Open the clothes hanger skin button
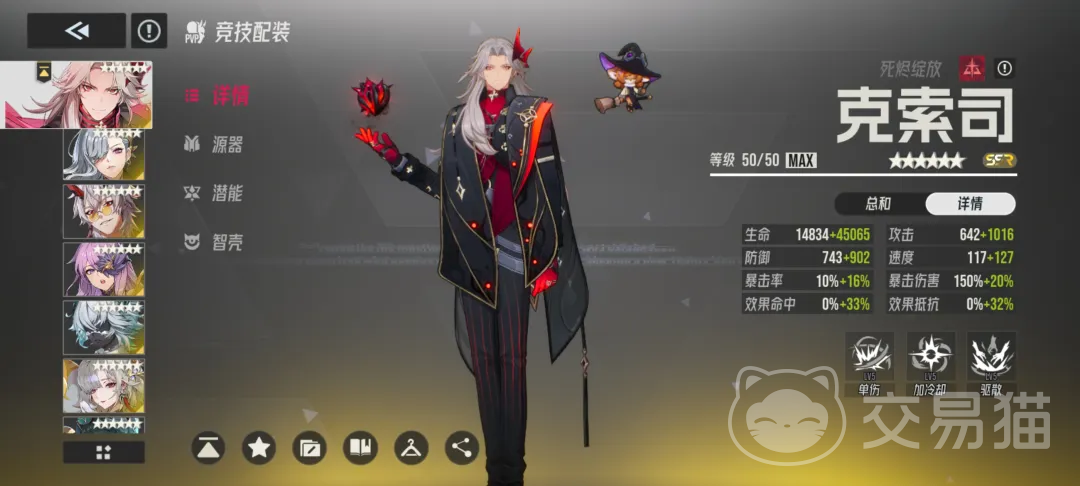The image size is (1080, 486). pyautogui.click(x=411, y=448)
